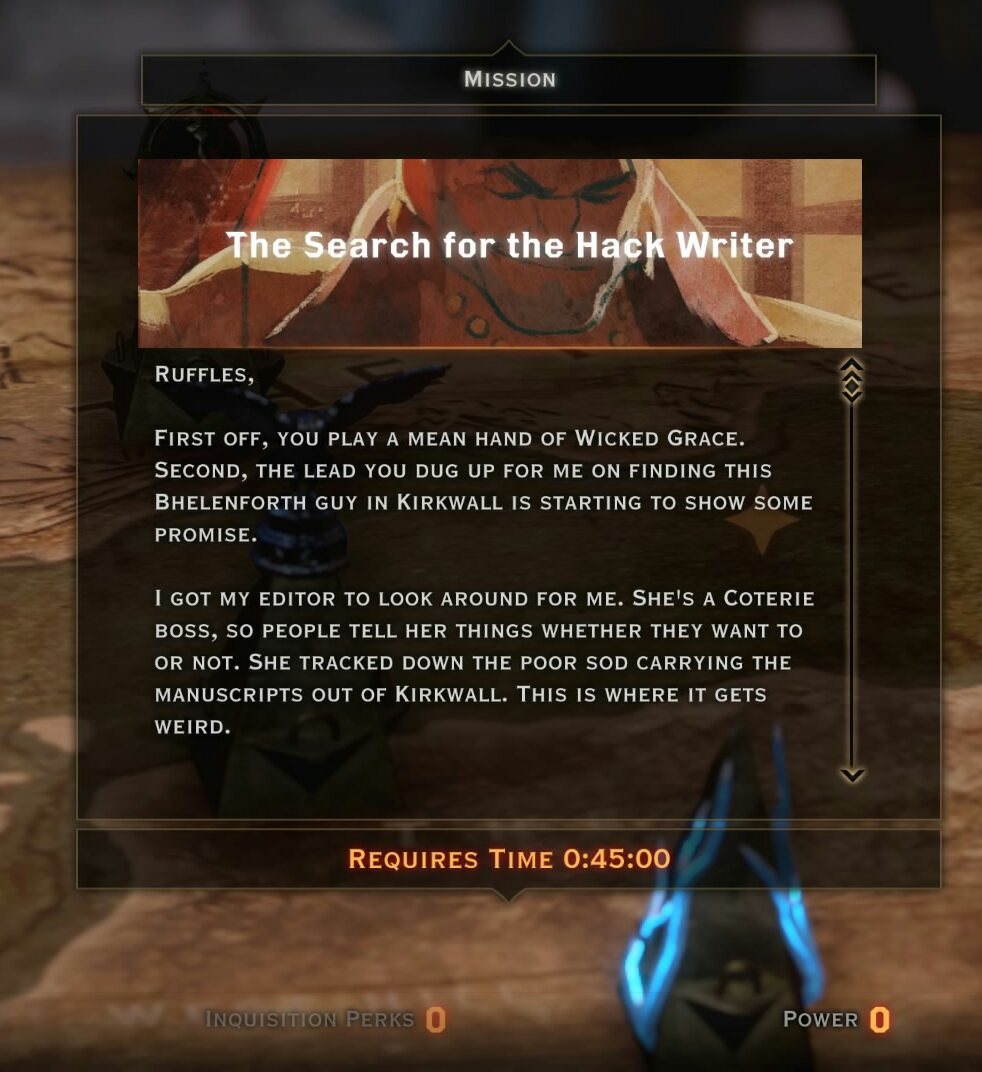982x1072 pixels.
Task: Click the scroll-down arrow of the mission text
Action: pos(852,774)
